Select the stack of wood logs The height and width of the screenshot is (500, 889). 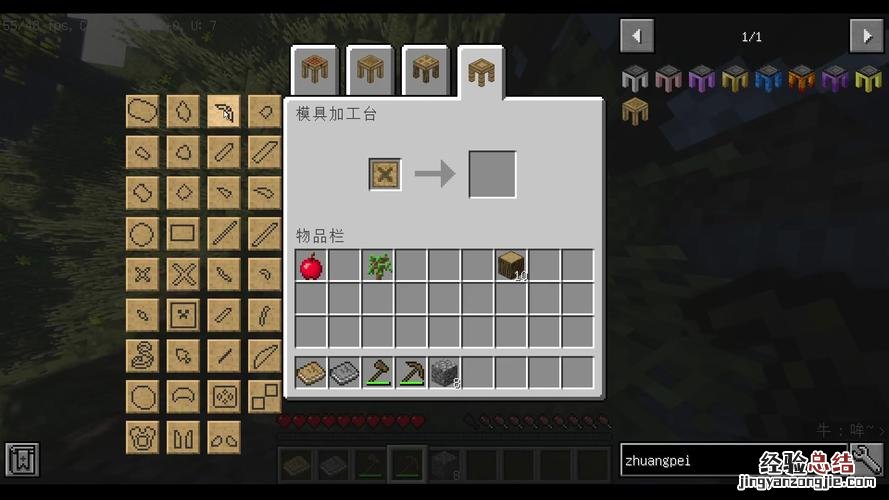[512, 266]
